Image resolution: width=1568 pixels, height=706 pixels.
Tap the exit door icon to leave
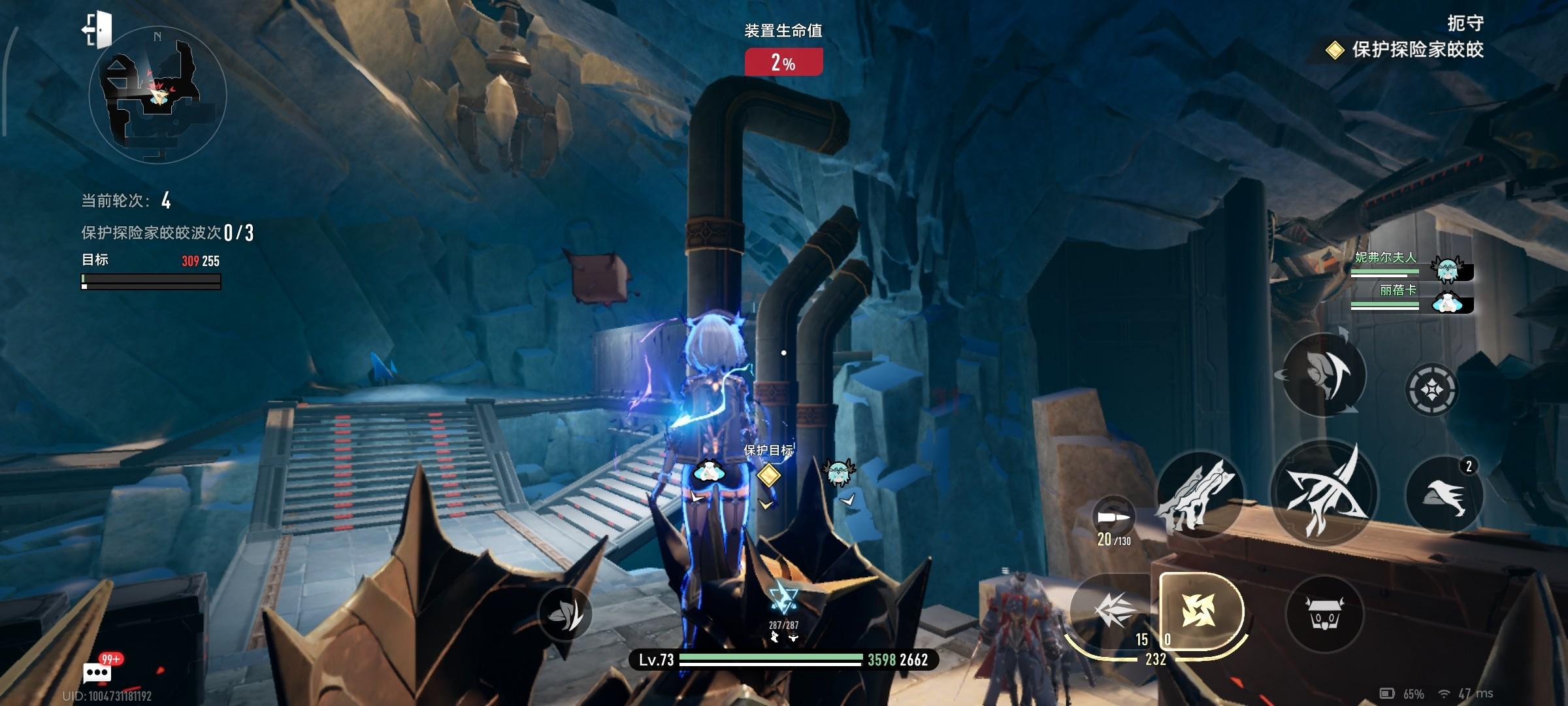(97, 29)
